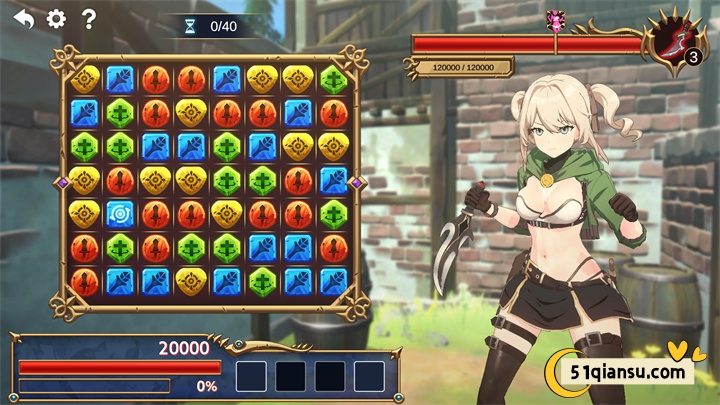This screenshot has width=720, height=405.
Task: Select the blue spiral special tile
Action: (x=120, y=214)
